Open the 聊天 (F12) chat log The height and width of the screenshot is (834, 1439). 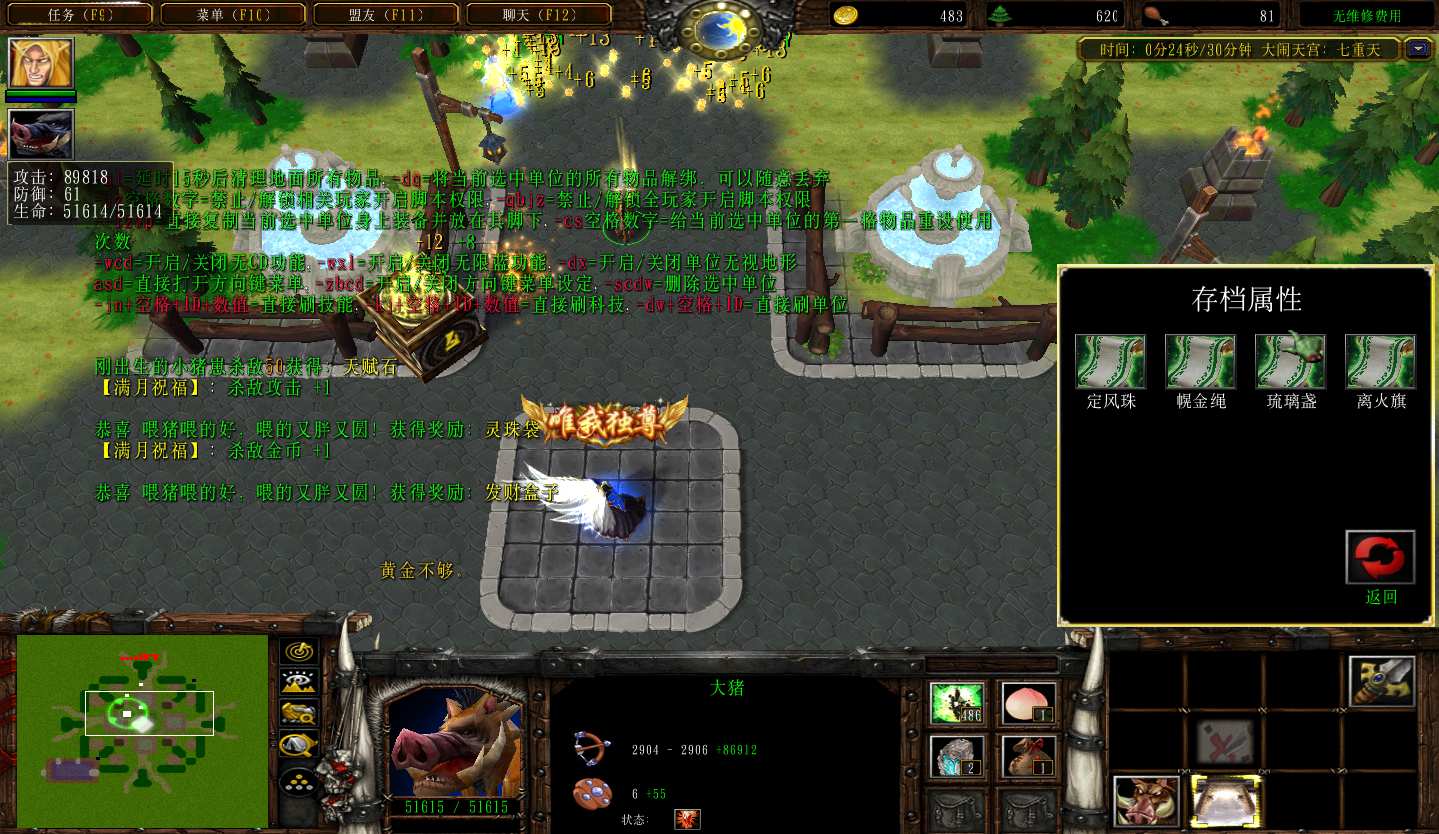coord(540,15)
